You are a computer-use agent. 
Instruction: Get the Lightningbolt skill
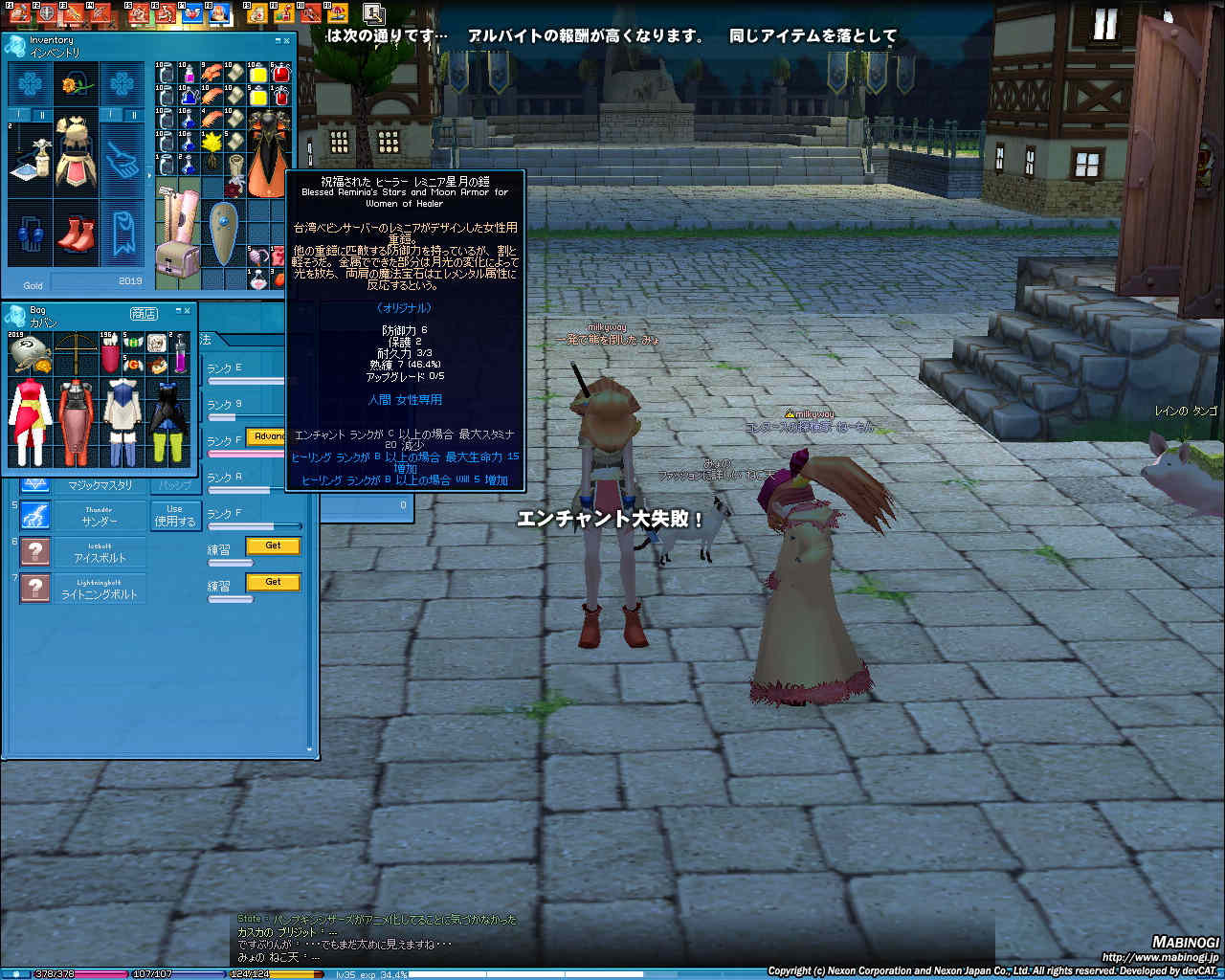tap(273, 582)
